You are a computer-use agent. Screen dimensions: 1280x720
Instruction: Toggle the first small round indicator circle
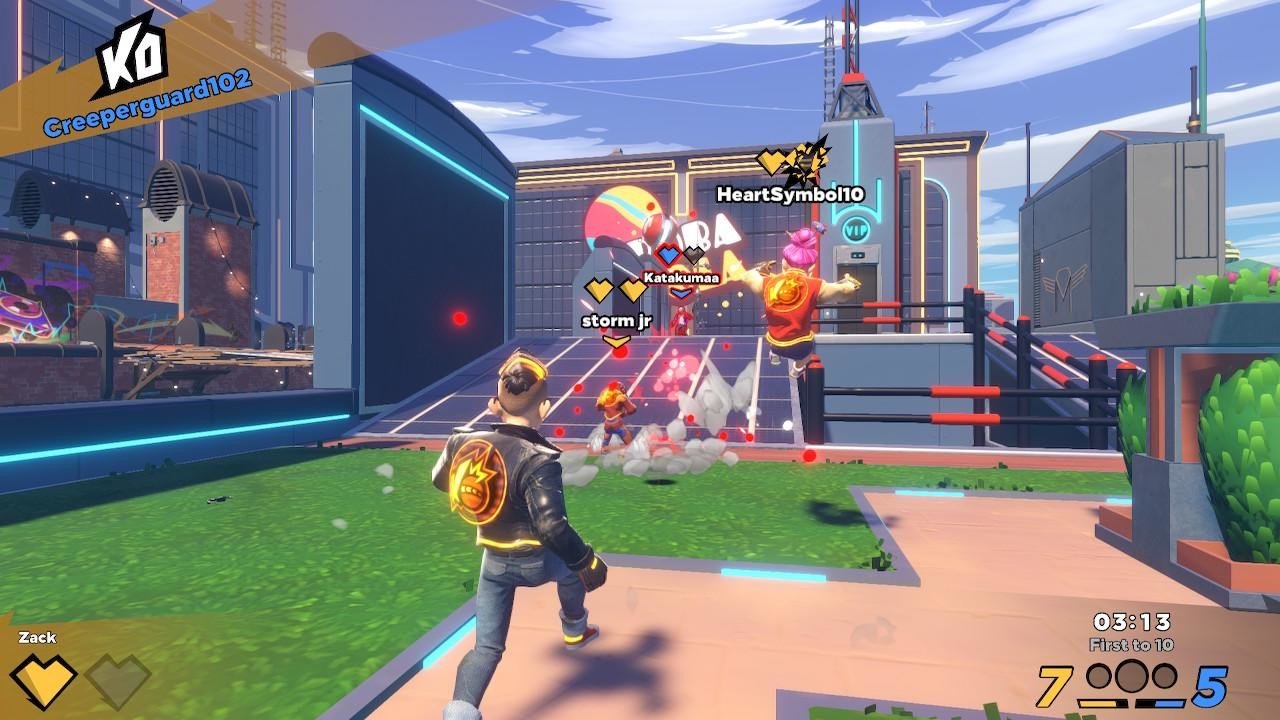pos(1098,677)
